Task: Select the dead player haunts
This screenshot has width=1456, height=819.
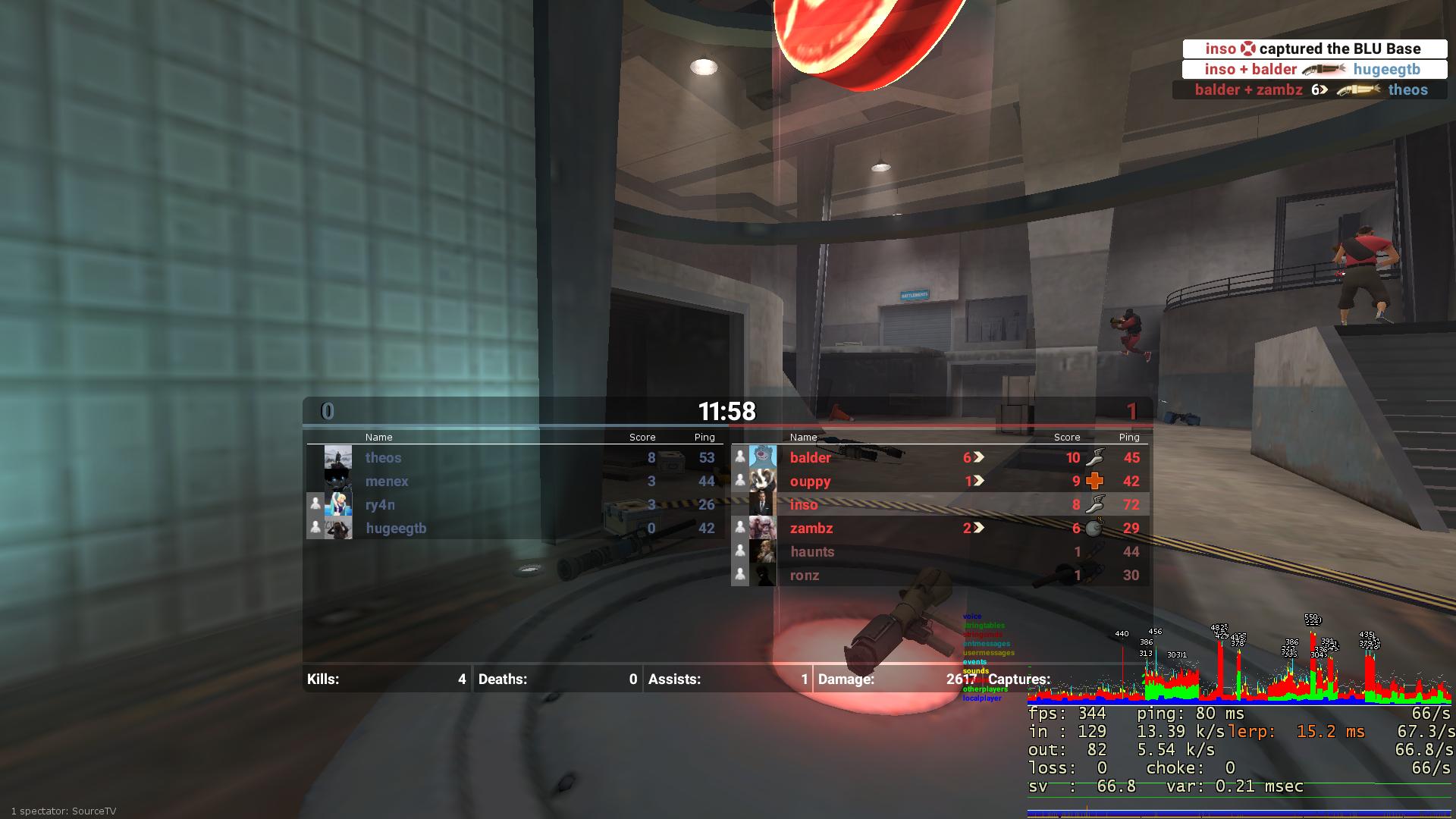Action: 812,552
